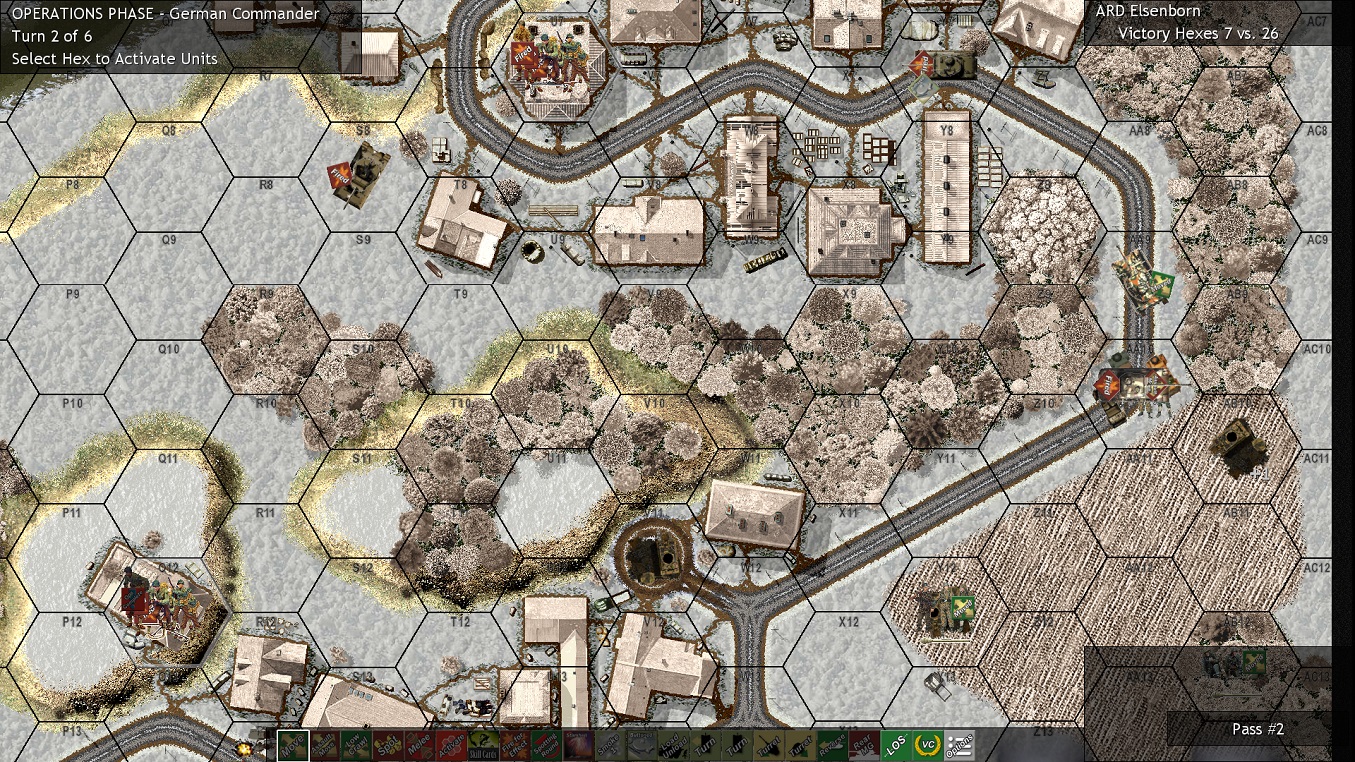Click the Pass #2 button
The height and width of the screenshot is (762, 1355).
point(1257,729)
